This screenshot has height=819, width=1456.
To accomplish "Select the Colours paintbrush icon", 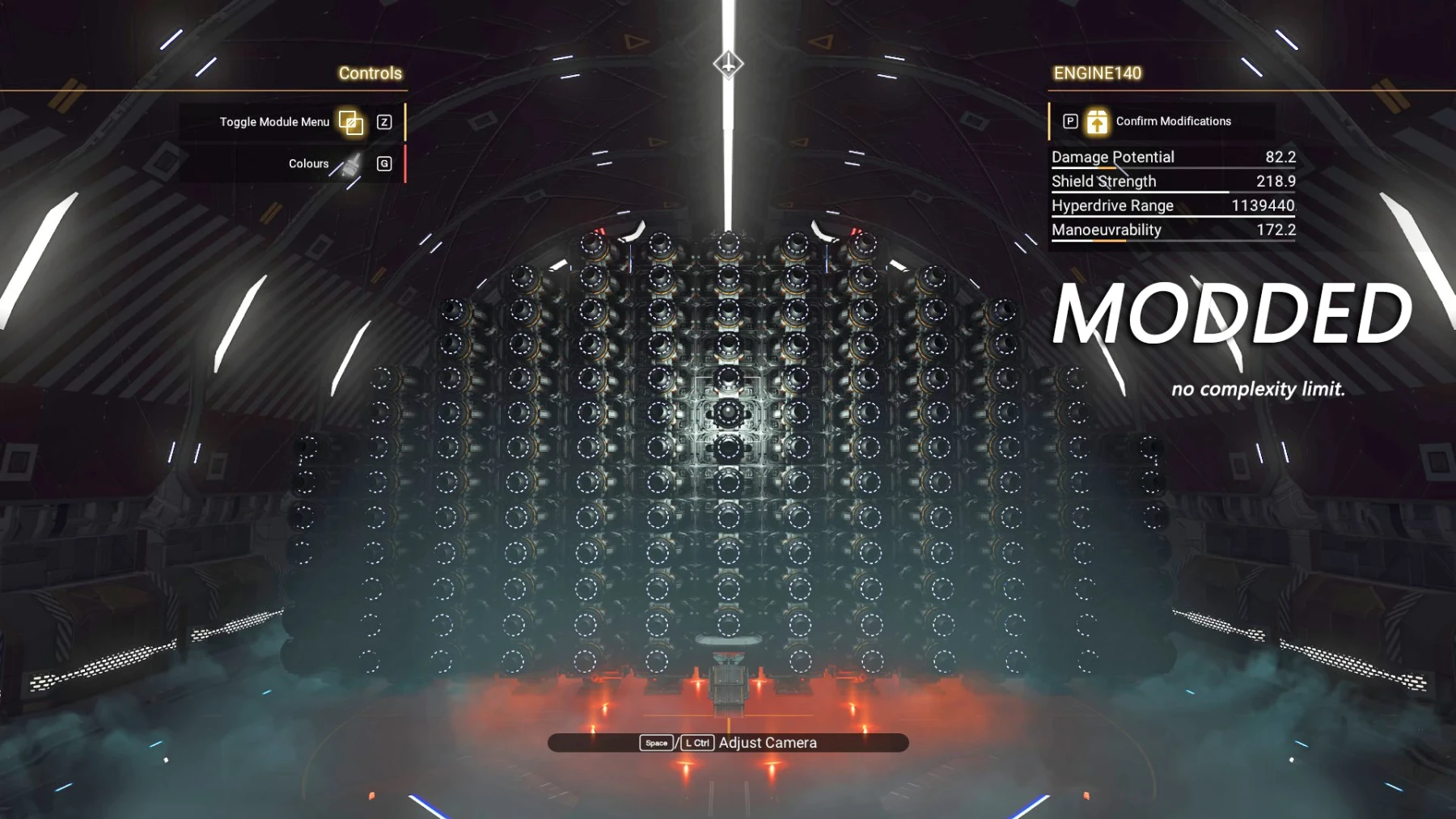I will [351, 163].
